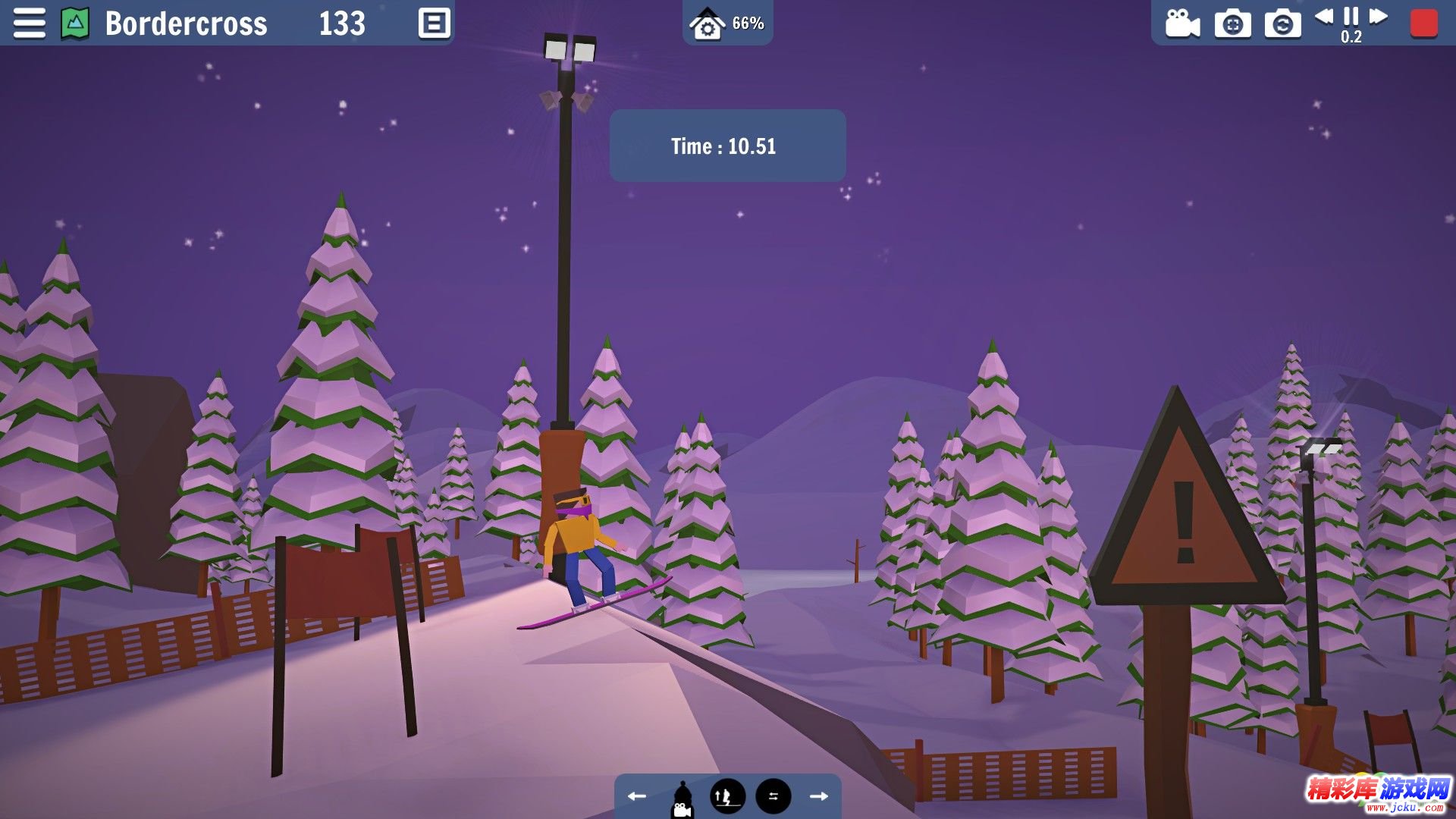This screenshot has width=1456, height=819.
Task: Select next with the bottom right arrow
Action: click(x=819, y=796)
